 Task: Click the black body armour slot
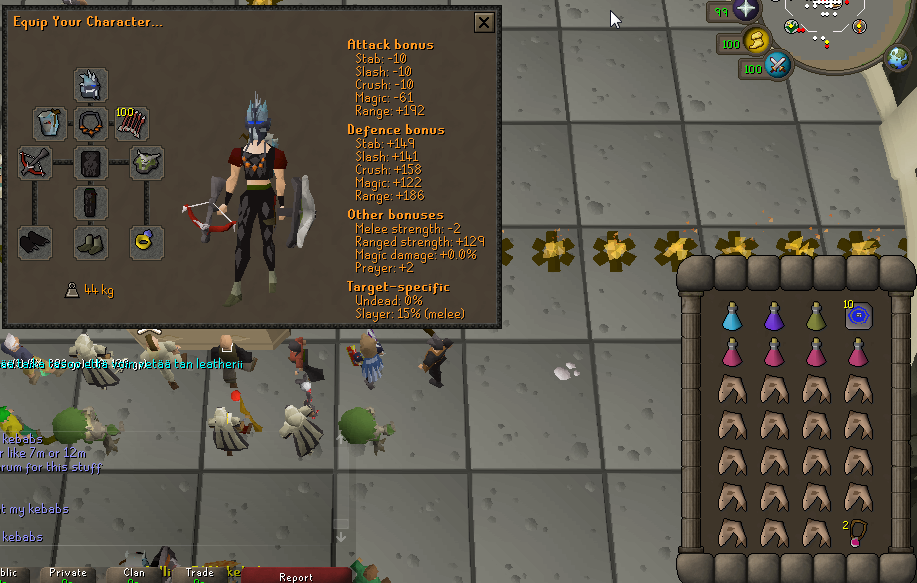click(91, 162)
